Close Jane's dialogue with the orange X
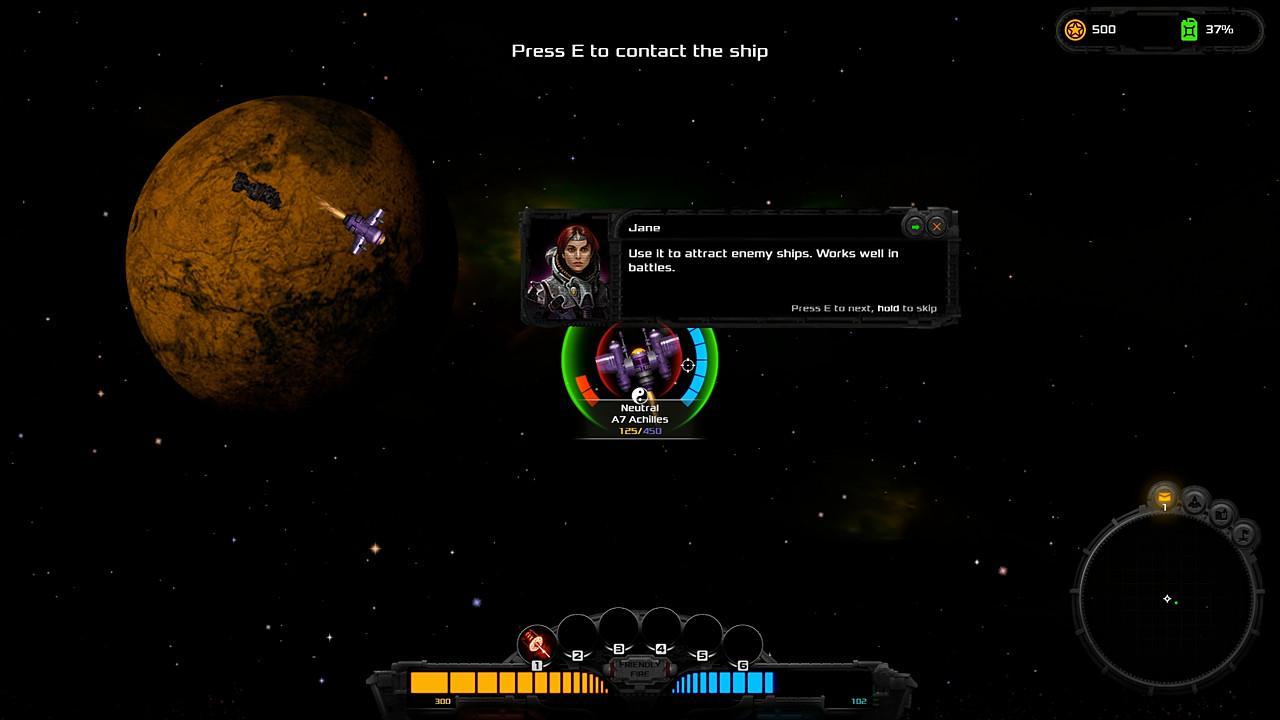 click(x=937, y=226)
